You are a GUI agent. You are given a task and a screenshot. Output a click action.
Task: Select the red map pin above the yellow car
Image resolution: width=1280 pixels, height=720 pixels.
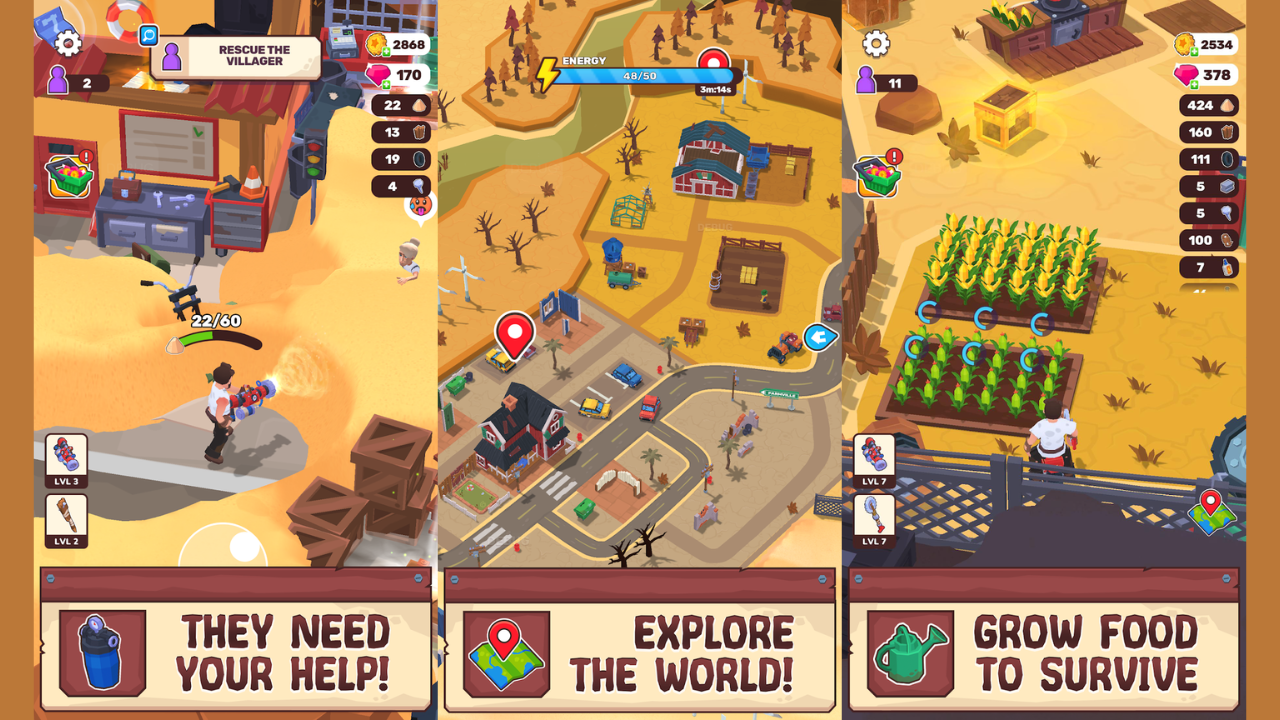515,333
